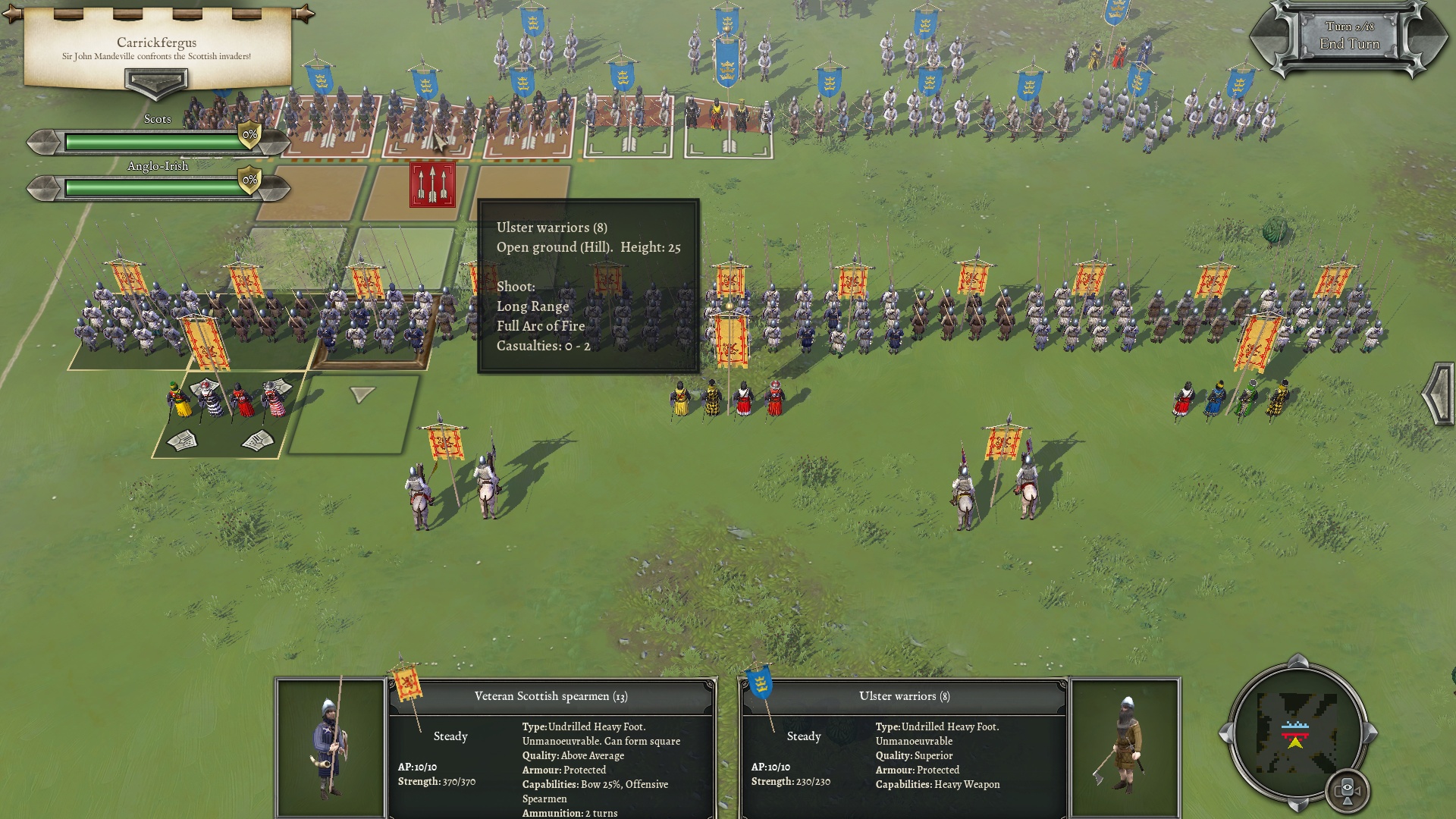Fire at the enemy with the red arrows icon
The width and height of the screenshot is (1456, 819).
point(432,184)
